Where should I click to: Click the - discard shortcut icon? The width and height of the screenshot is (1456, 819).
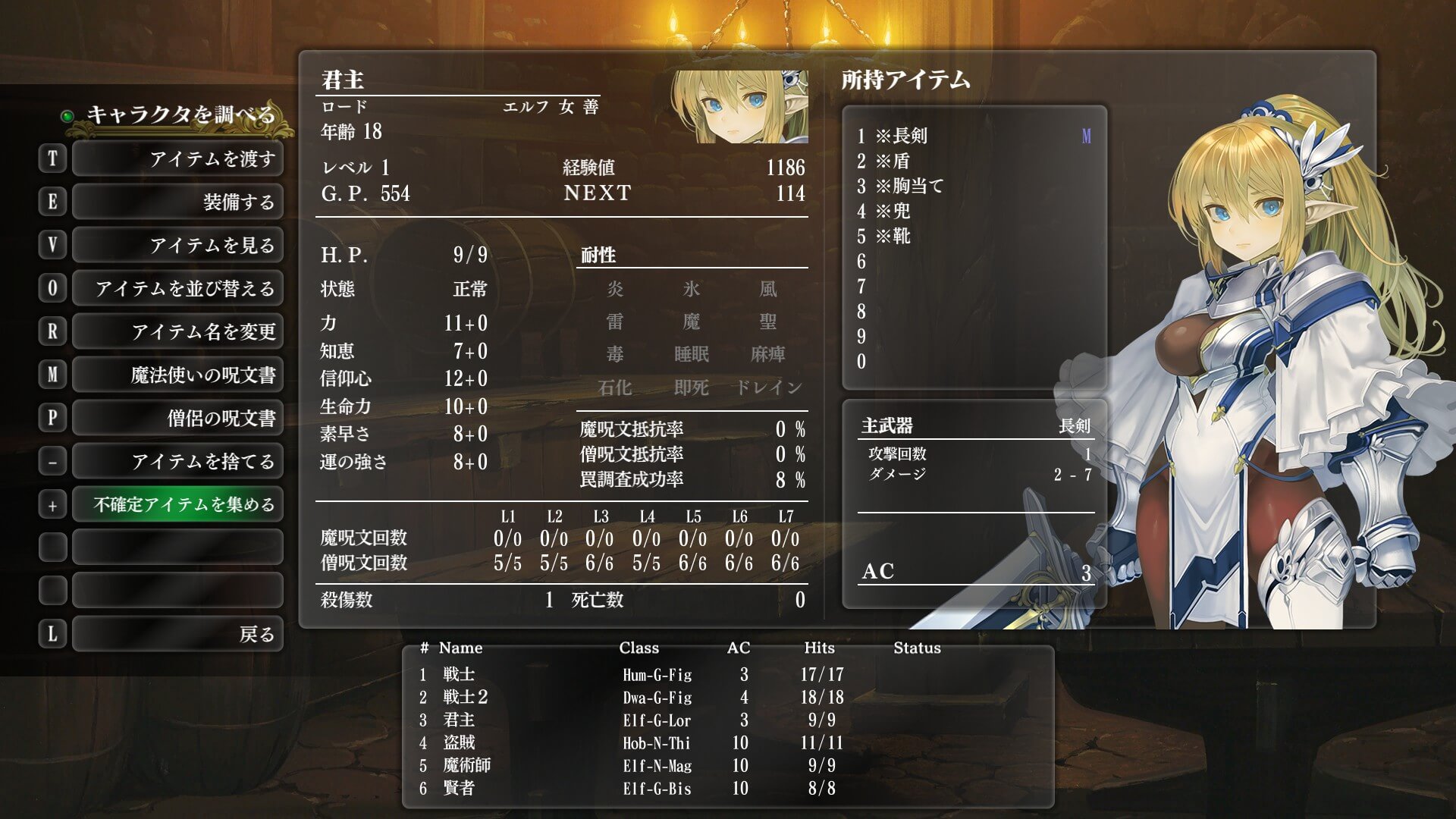pos(52,460)
